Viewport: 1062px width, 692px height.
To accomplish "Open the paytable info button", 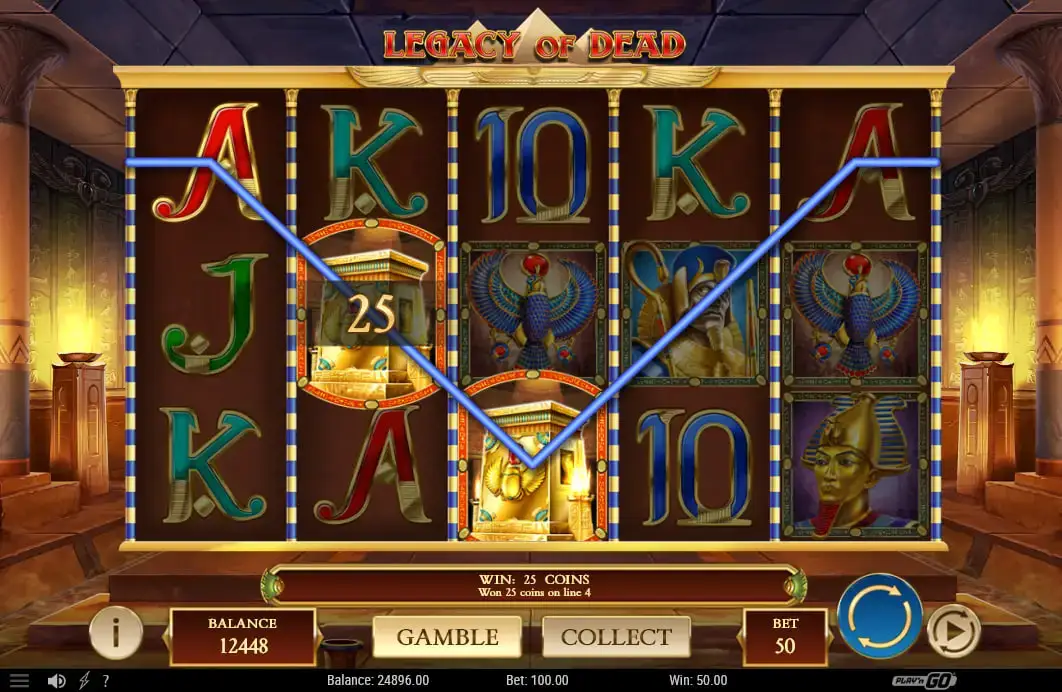I will [116, 632].
